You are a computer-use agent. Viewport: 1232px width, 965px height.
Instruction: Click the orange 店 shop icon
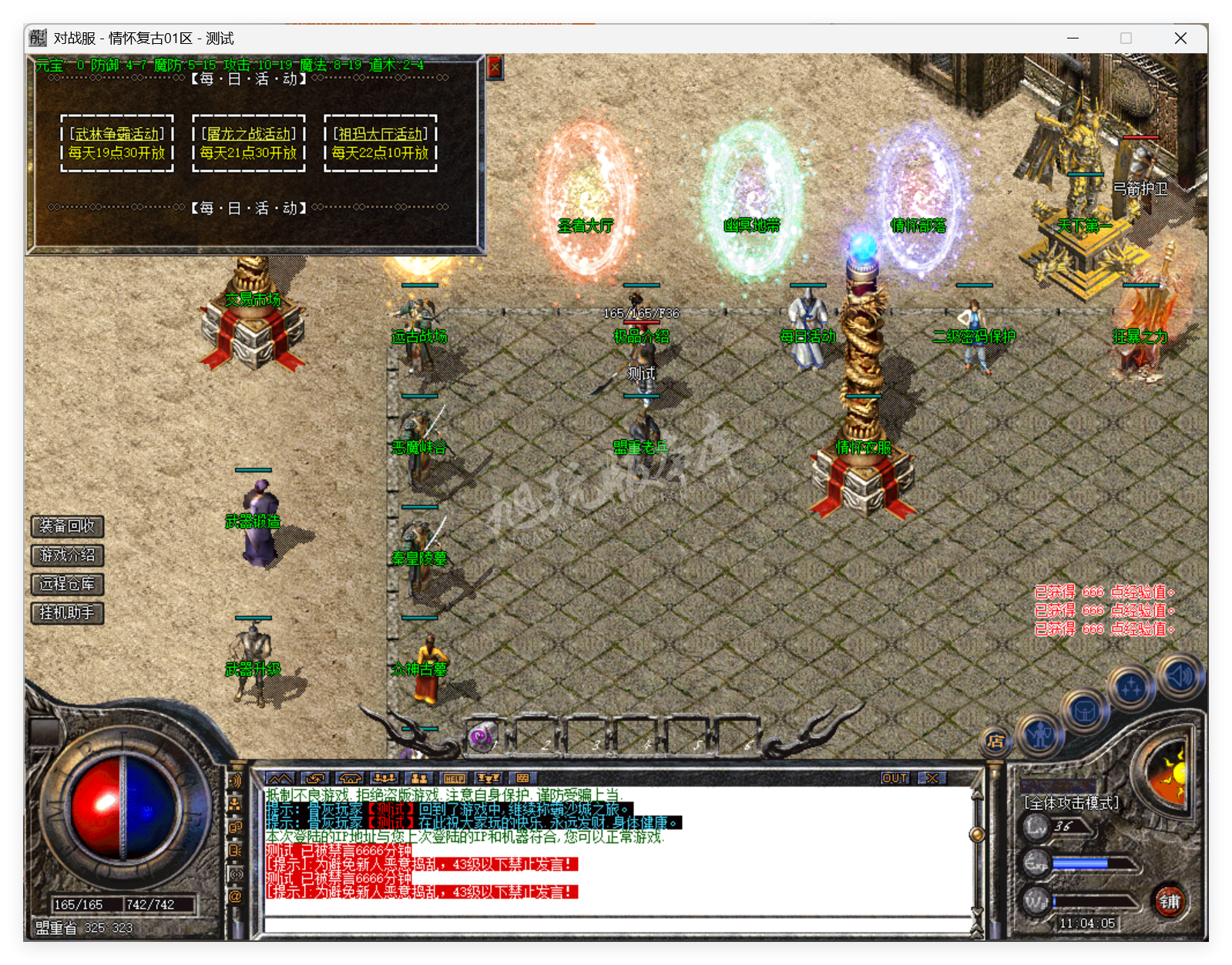coord(995,742)
